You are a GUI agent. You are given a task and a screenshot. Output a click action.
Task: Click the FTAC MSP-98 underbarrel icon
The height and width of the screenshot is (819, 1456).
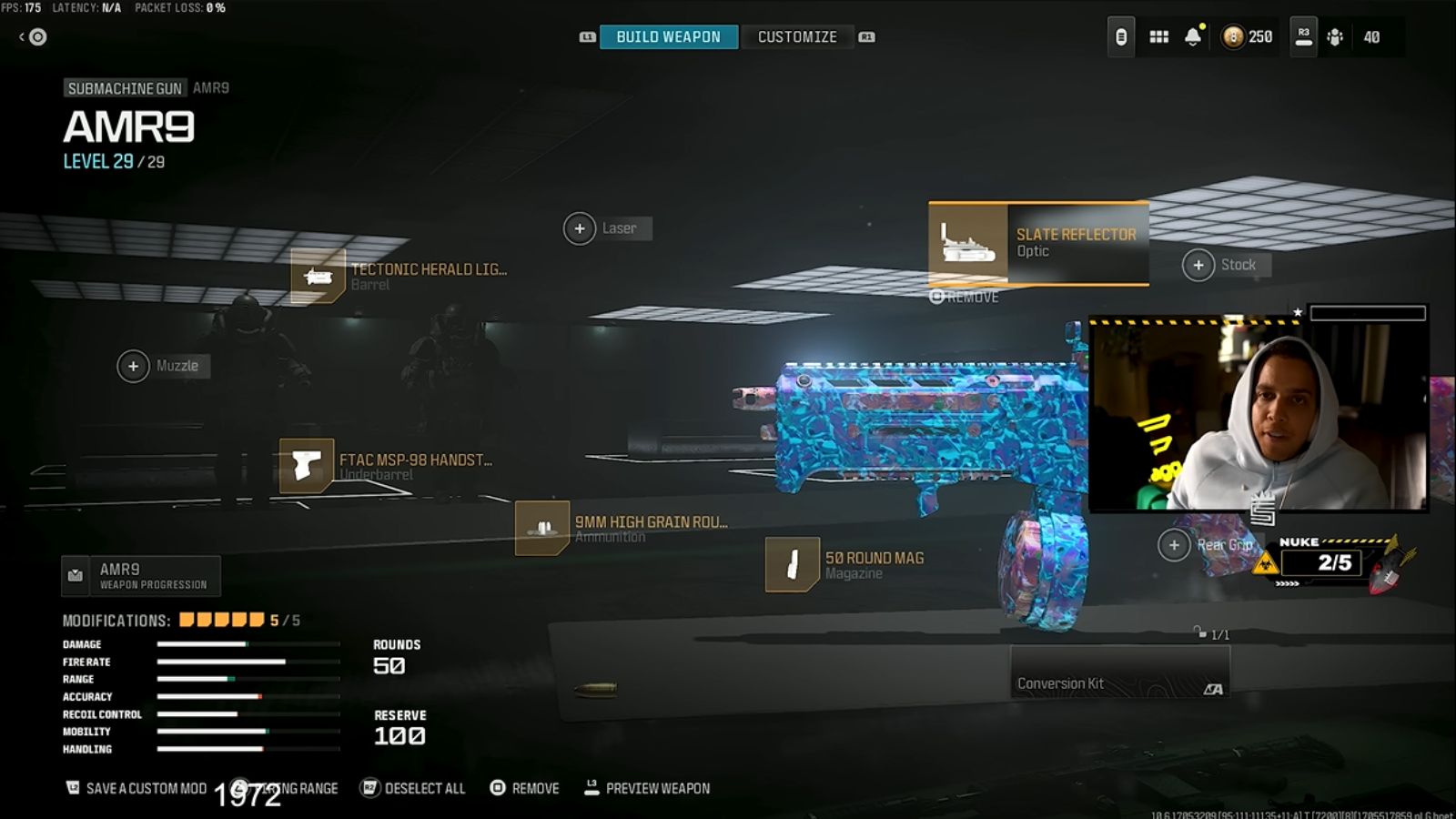coord(304,466)
